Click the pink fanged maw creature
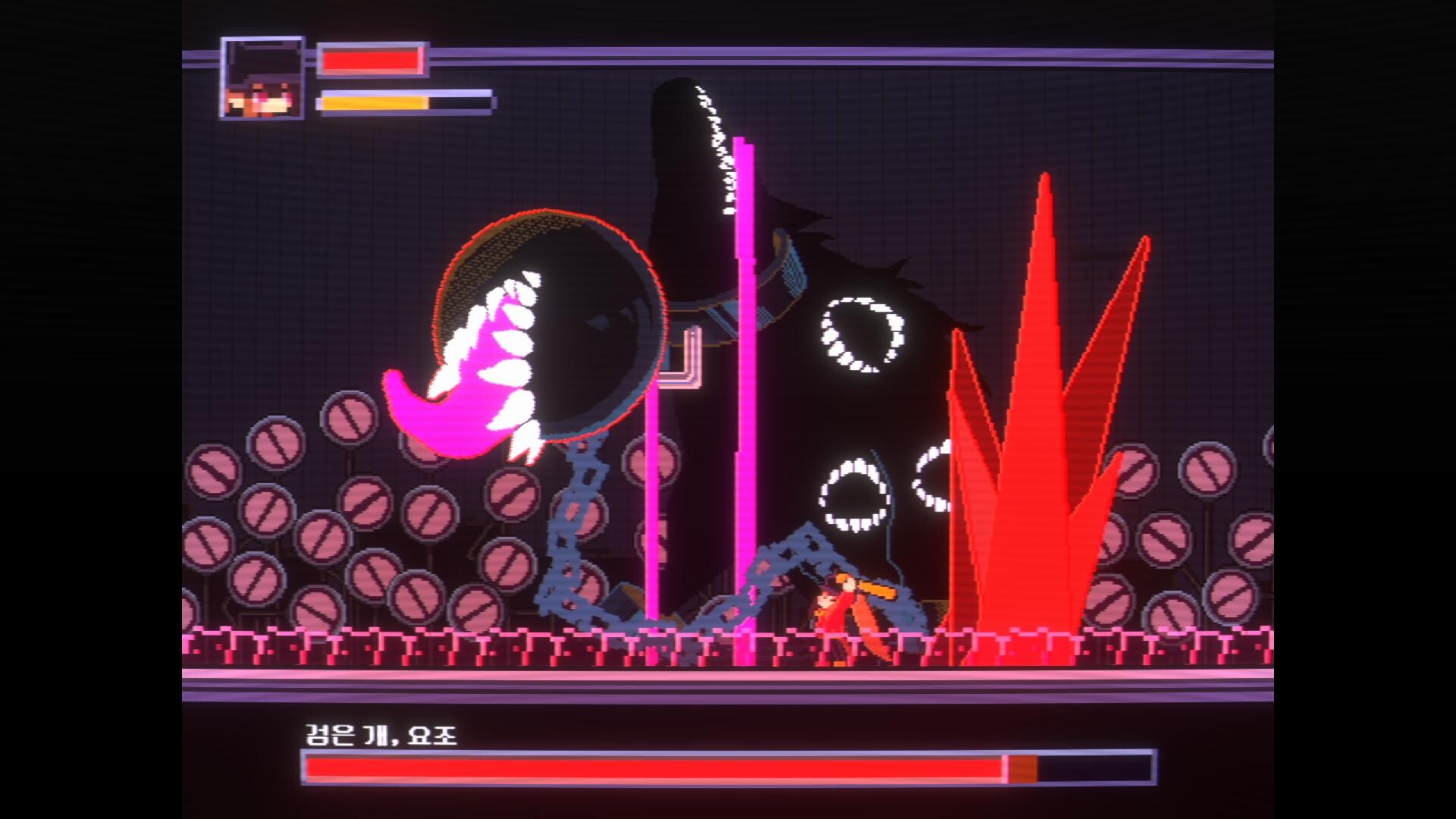 tap(470, 372)
